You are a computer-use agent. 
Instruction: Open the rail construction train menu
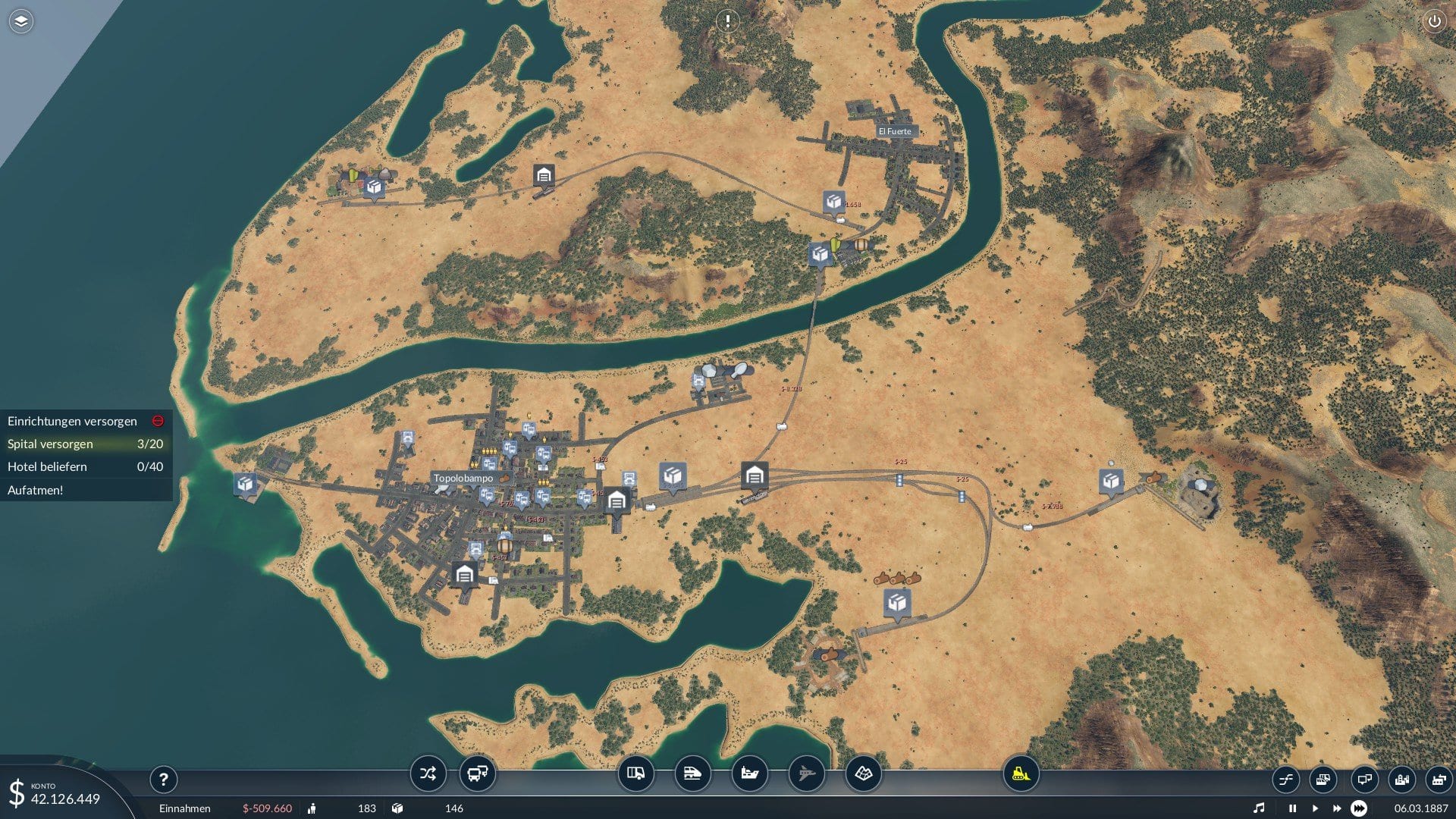692,773
